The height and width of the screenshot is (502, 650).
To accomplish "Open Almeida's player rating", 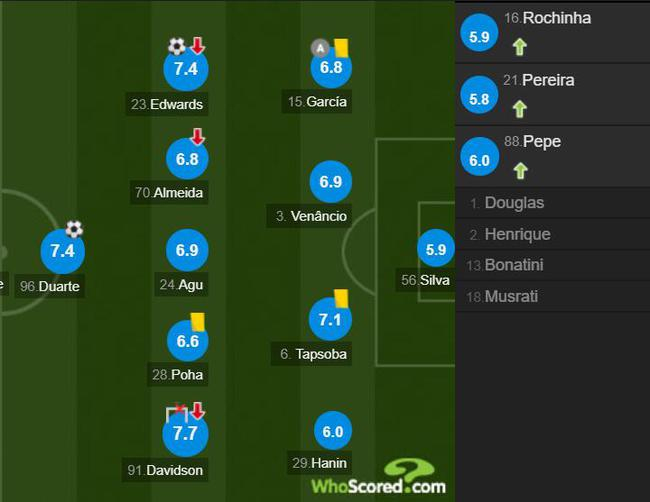I will [186, 158].
